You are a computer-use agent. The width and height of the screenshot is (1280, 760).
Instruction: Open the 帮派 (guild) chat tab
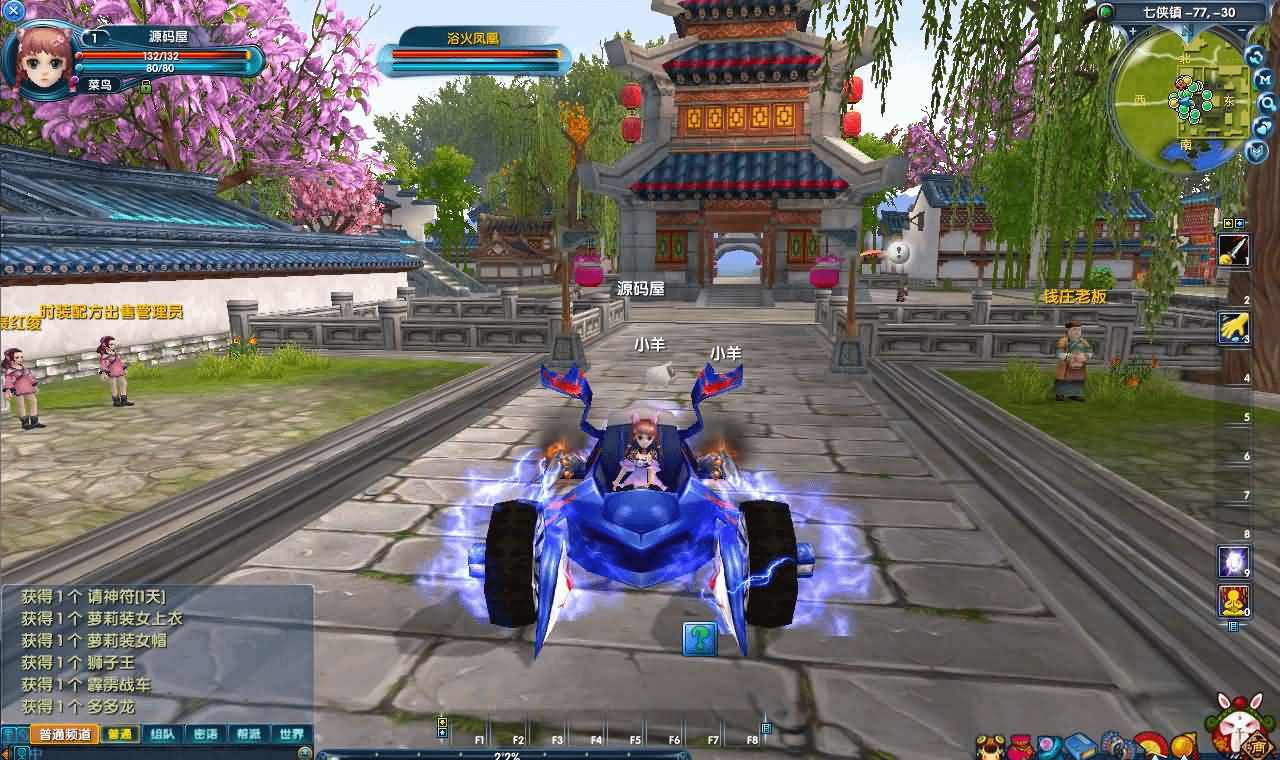click(248, 734)
